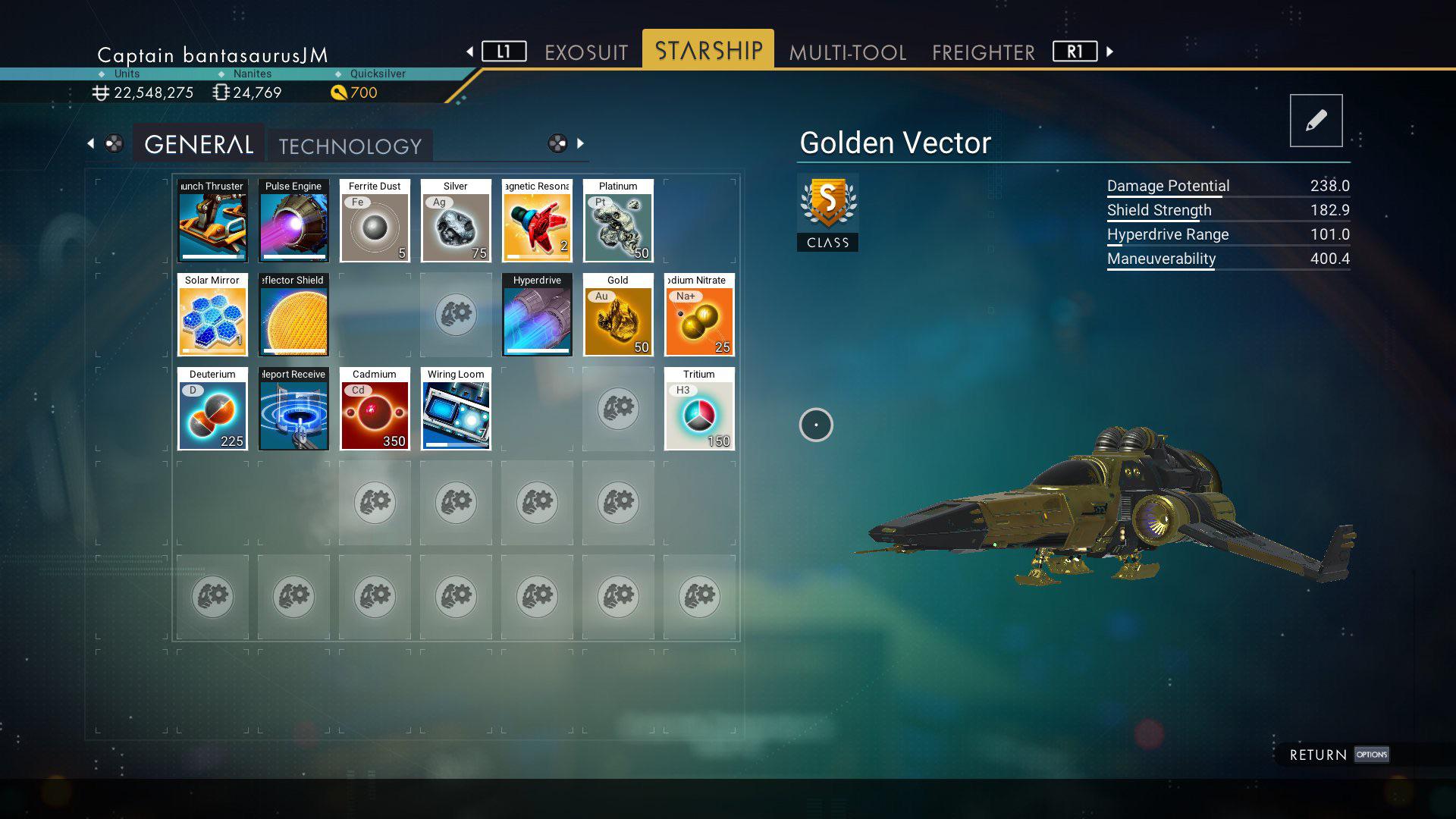Open the ship name edit pencil

pyautogui.click(x=1316, y=120)
